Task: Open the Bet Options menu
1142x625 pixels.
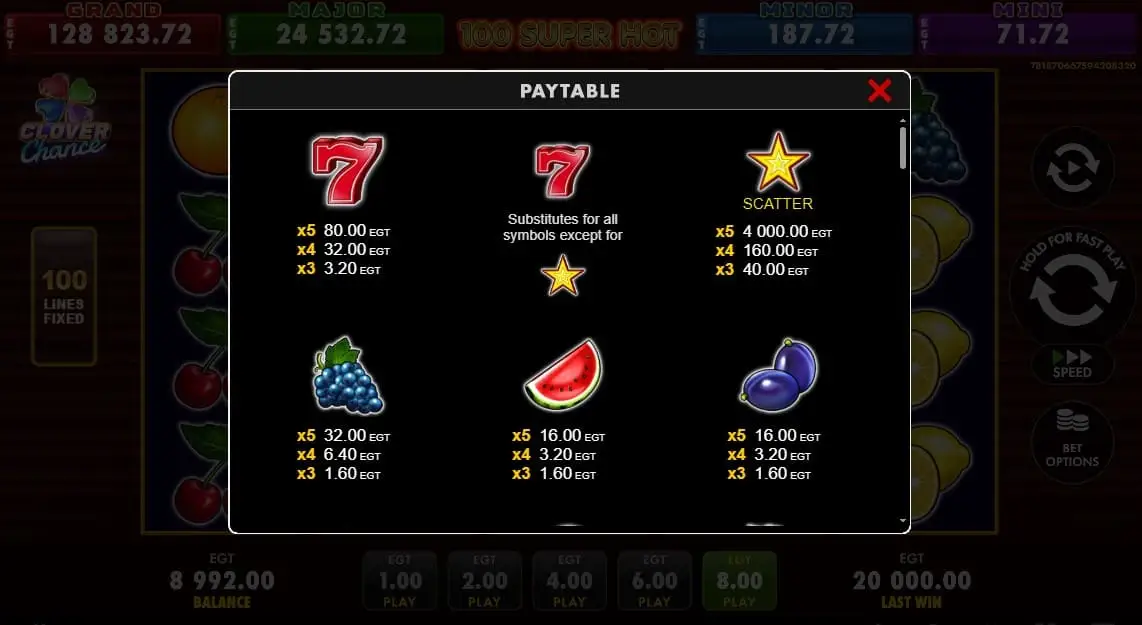Action: pos(1072,443)
